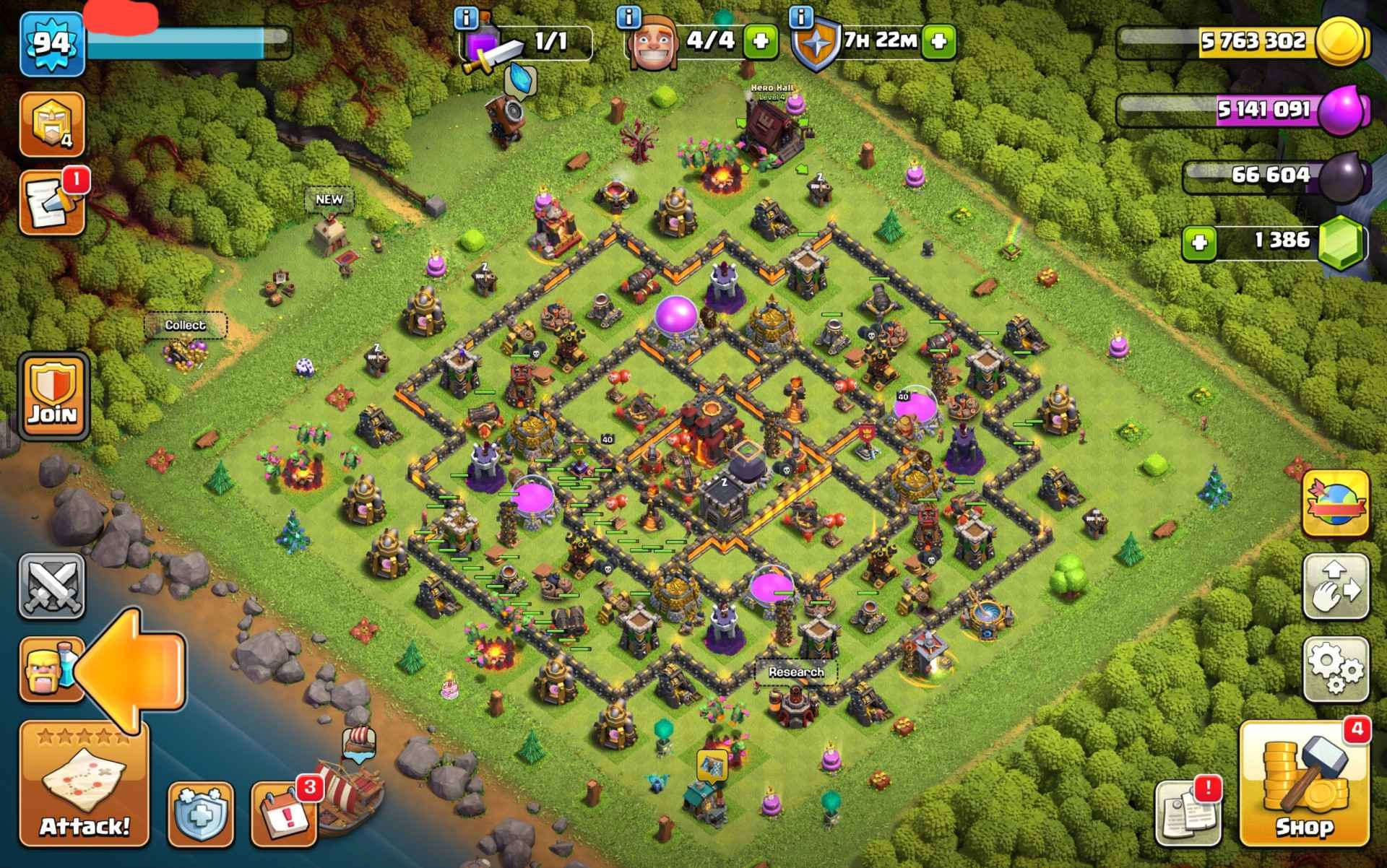Image resolution: width=1387 pixels, height=868 pixels.
Task: Open the blue shield button beside Attack
Action: (201, 814)
